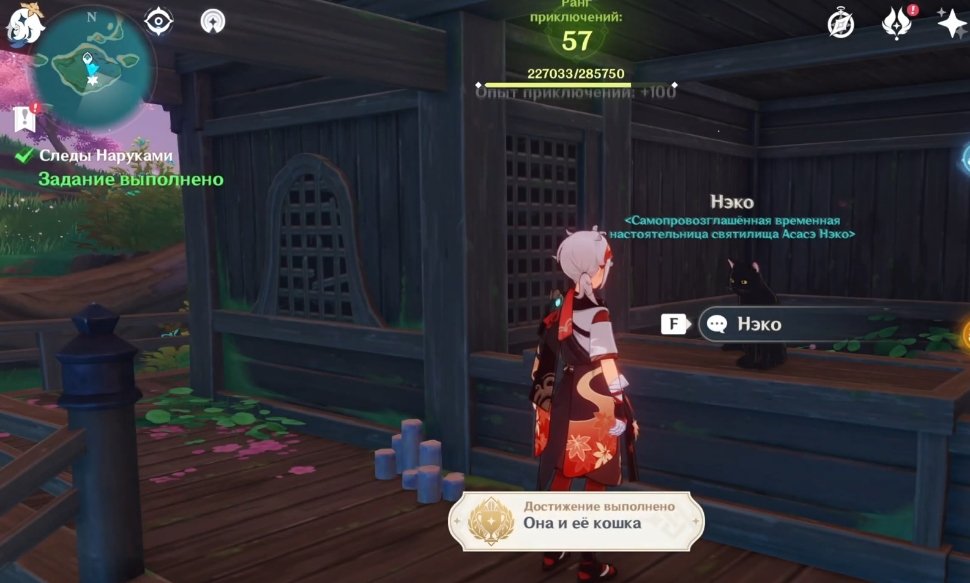Open the quest journal bookmark icon
Viewport: 970px width, 583px height.
[26, 119]
